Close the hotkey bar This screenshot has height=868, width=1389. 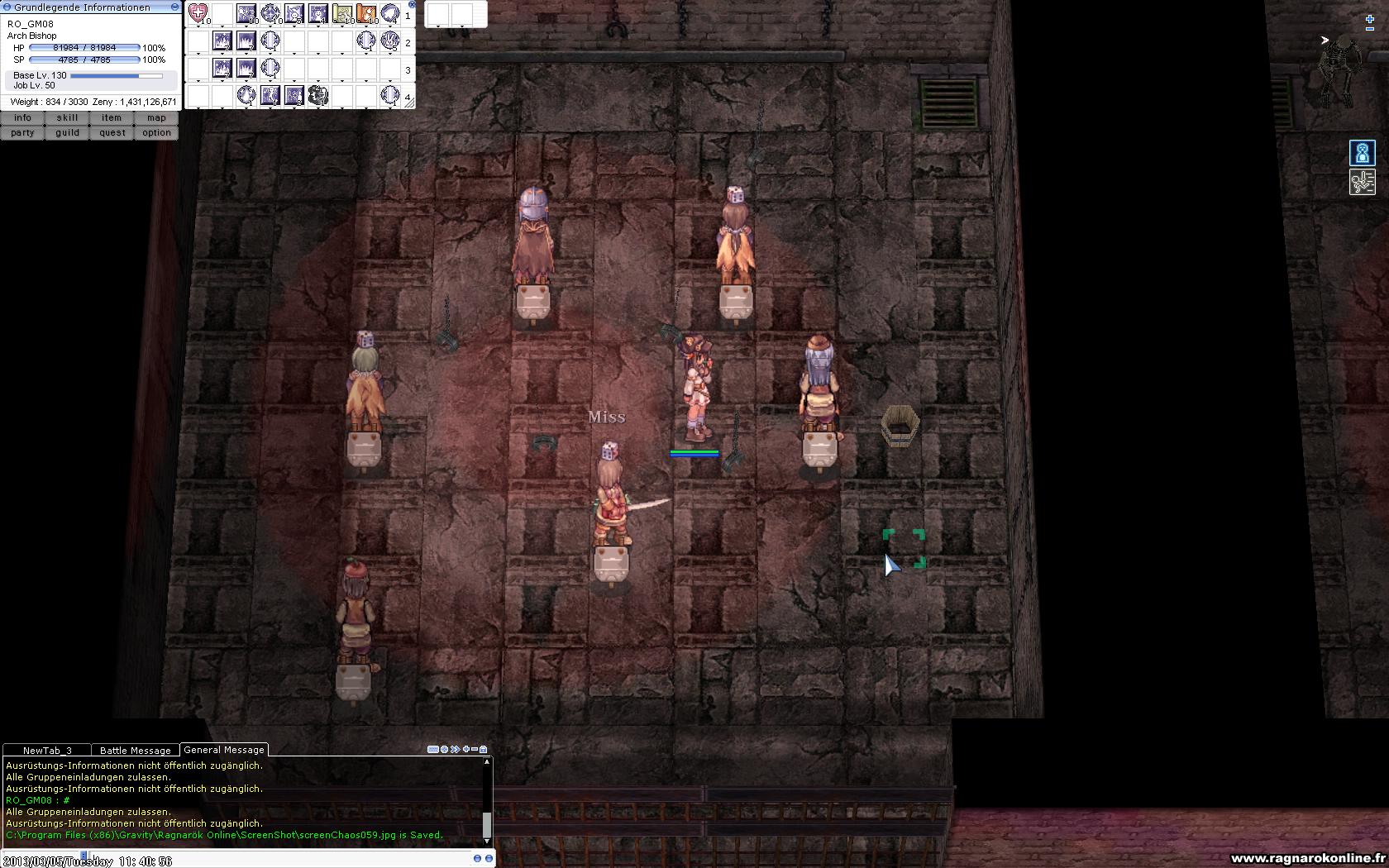[x=412, y=4]
